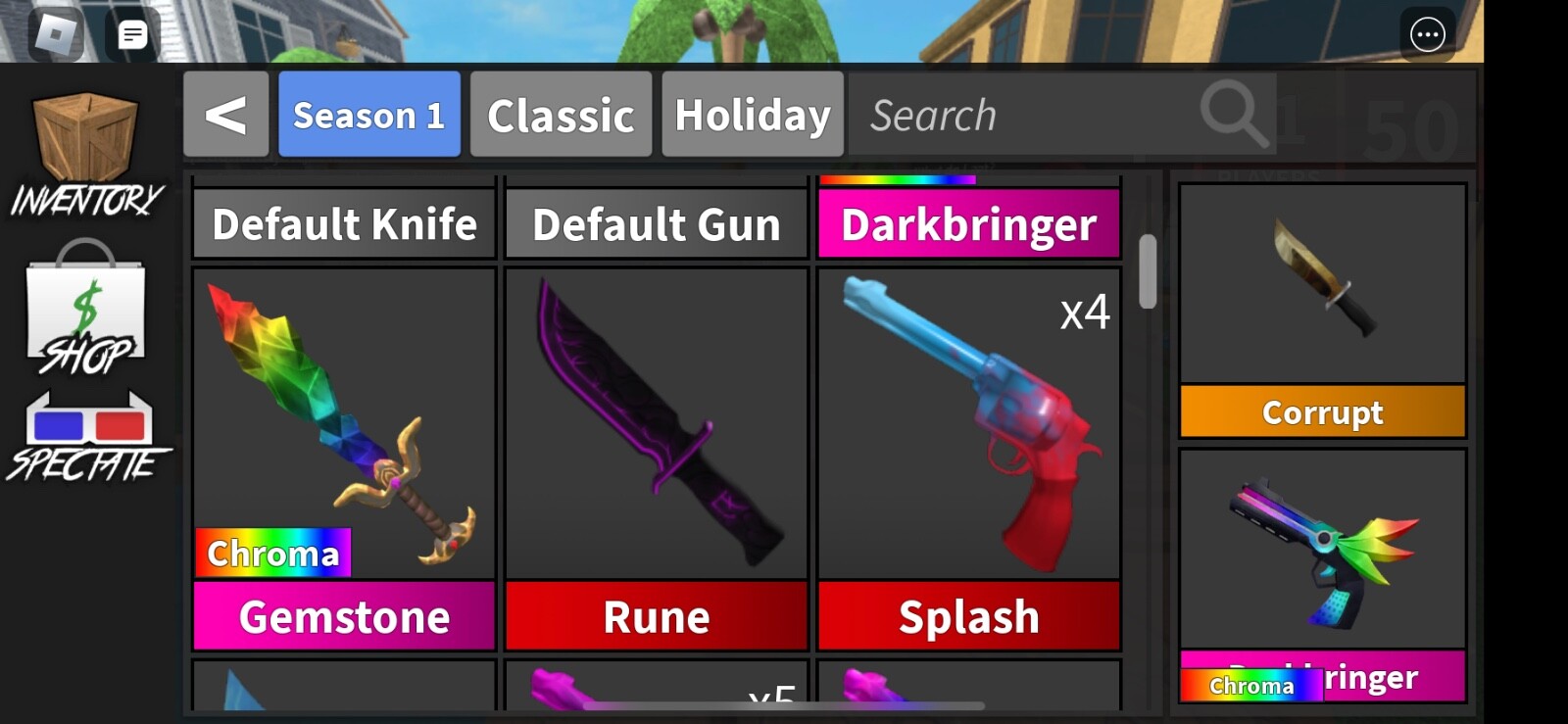Open the three-dot options icon top right

click(x=1428, y=32)
